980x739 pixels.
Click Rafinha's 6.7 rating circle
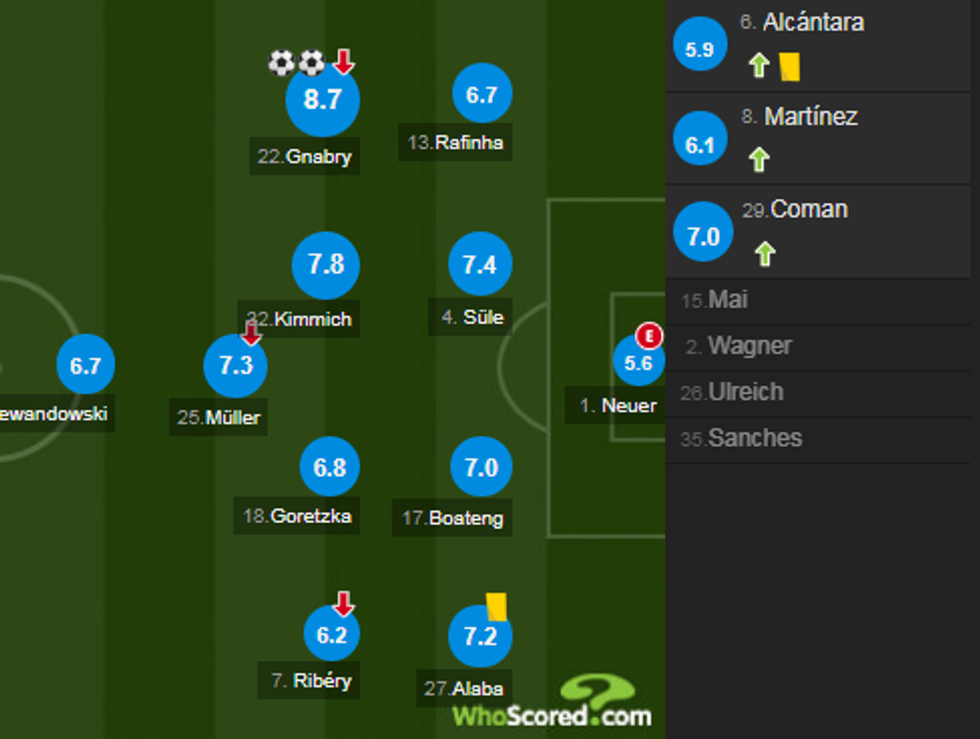(482, 95)
